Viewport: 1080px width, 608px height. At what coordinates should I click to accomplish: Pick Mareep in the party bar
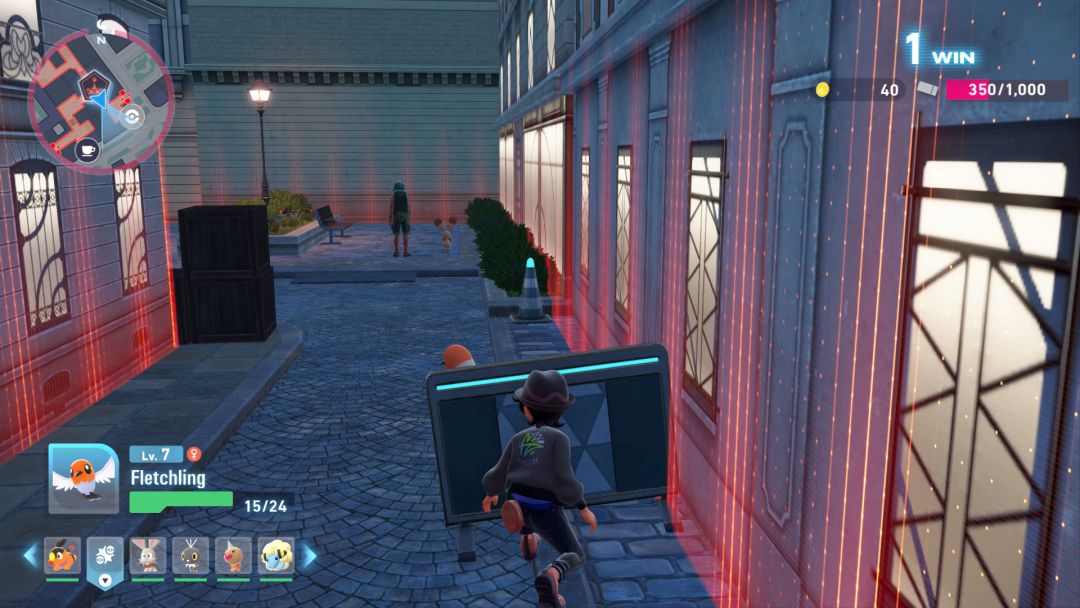pyautogui.click(x=276, y=556)
